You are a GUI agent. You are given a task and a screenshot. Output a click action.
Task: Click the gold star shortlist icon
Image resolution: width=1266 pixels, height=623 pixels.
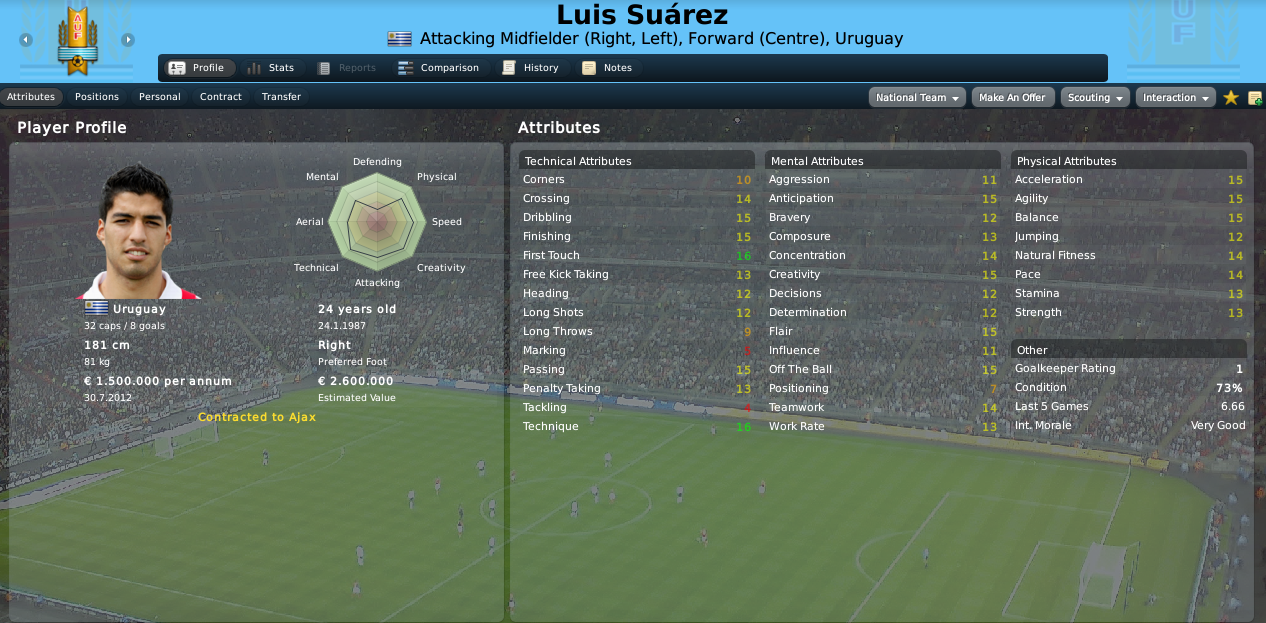(1231, 98)
